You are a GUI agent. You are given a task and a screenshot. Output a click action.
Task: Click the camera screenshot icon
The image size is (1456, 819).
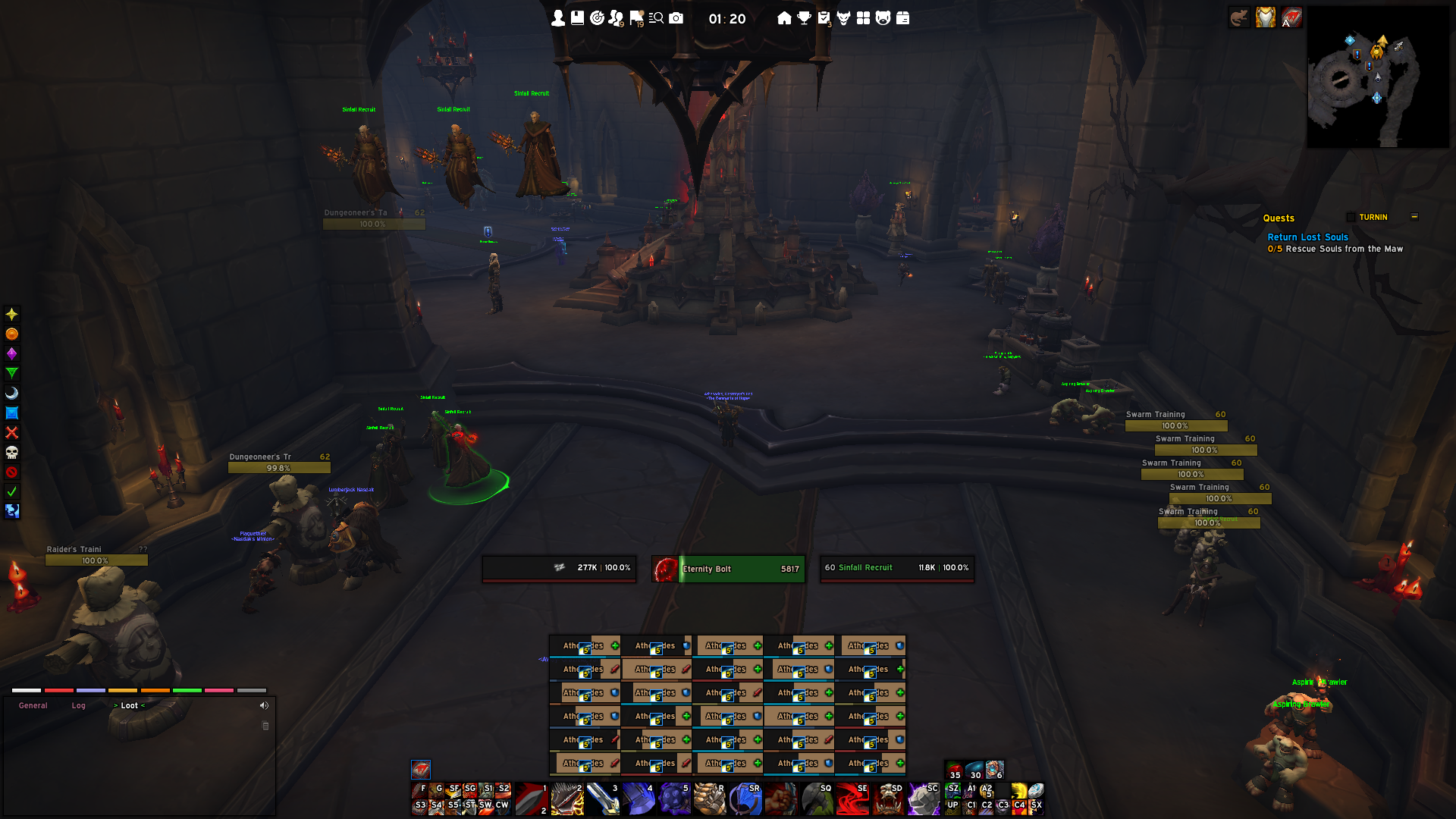tap(676, 18)
